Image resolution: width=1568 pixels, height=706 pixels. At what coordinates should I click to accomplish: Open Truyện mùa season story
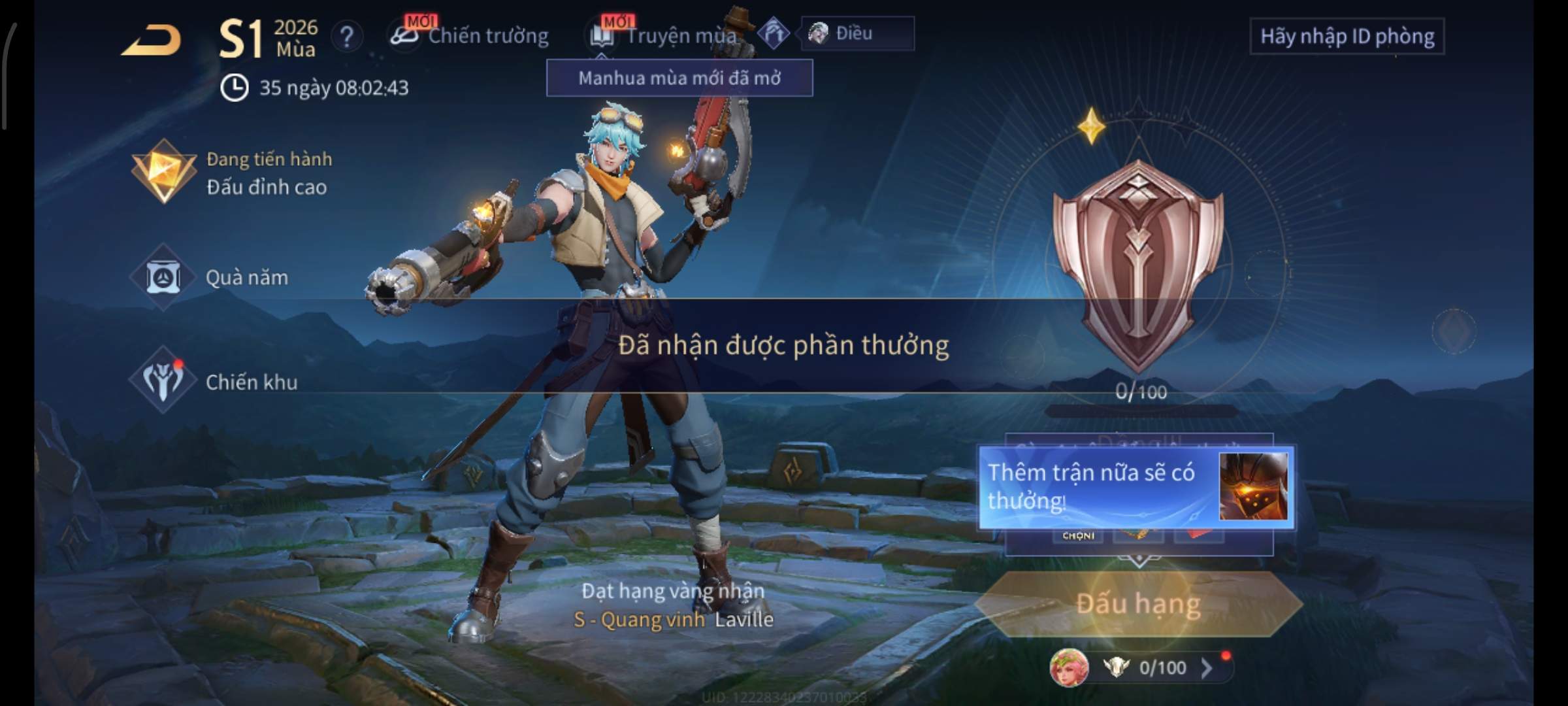[665, 35]
